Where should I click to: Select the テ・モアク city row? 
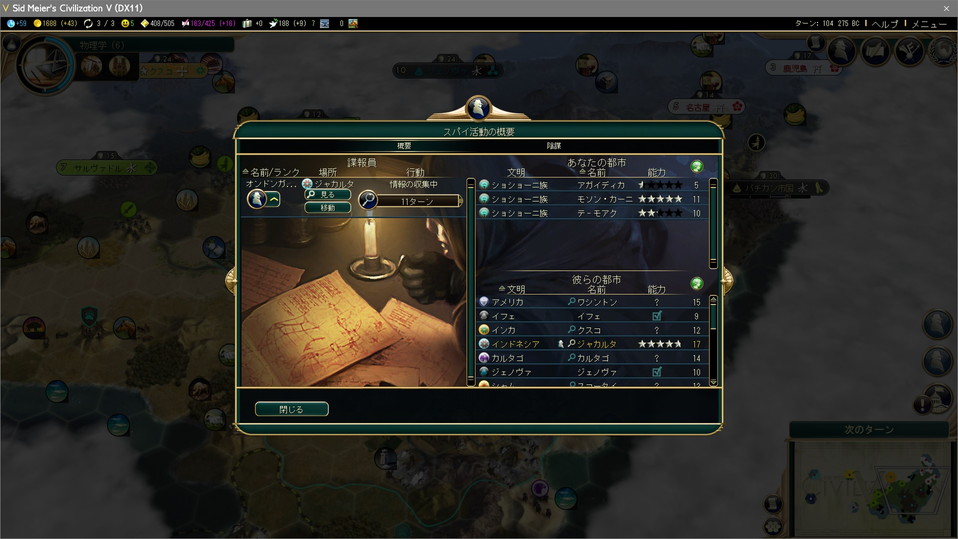[x=594, y=213]
